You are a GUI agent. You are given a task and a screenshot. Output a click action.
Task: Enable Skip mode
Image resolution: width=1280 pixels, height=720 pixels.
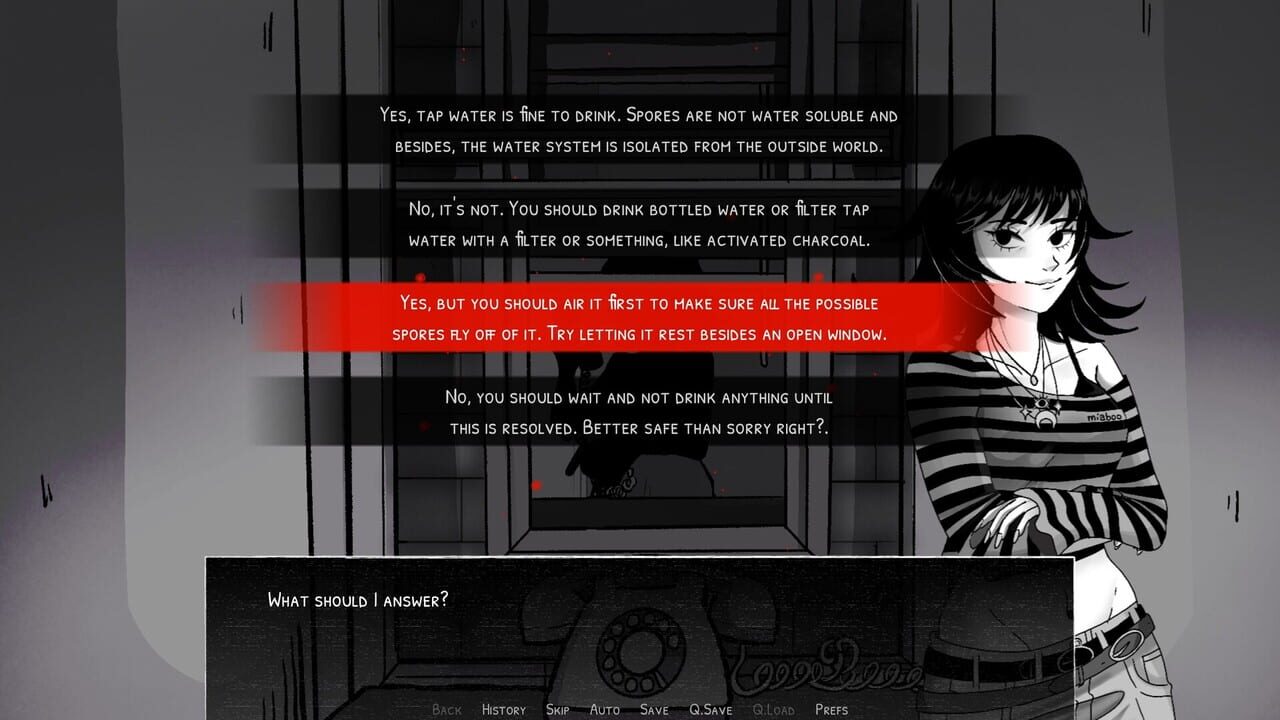556,709
